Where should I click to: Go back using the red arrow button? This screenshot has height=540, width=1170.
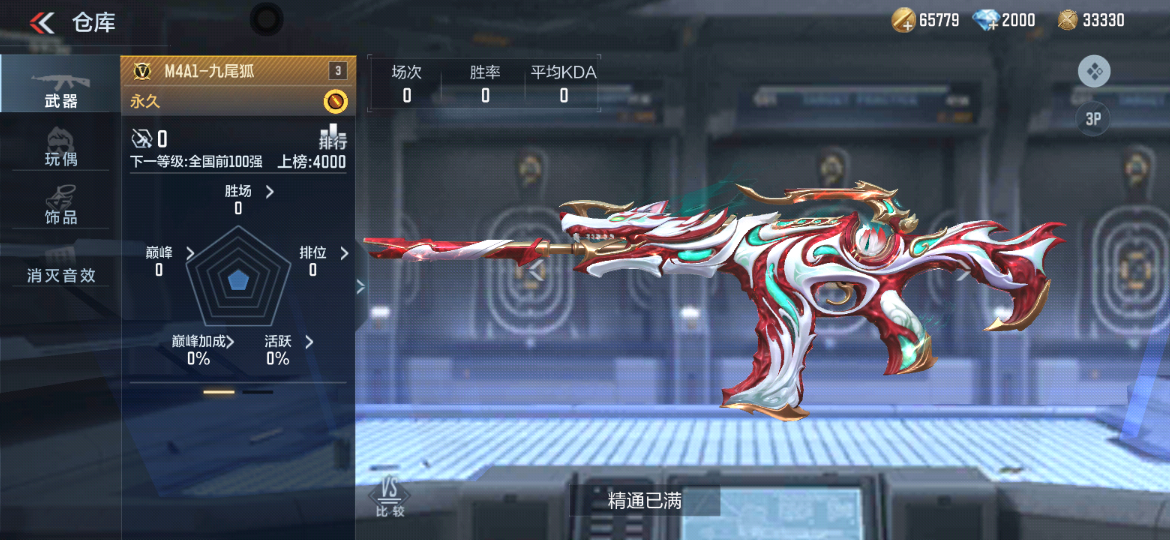(42, 22)
